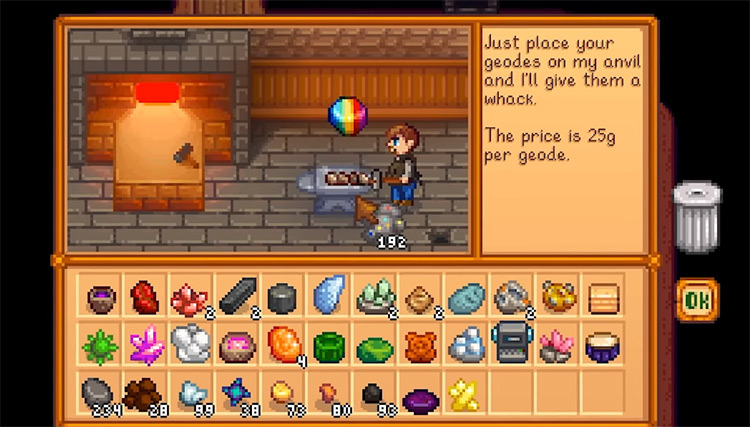Image resolution: width=750 pixels, height=427 pixels.
Task: Choose the green cylinder-shaped item
Action: (329, 346)
